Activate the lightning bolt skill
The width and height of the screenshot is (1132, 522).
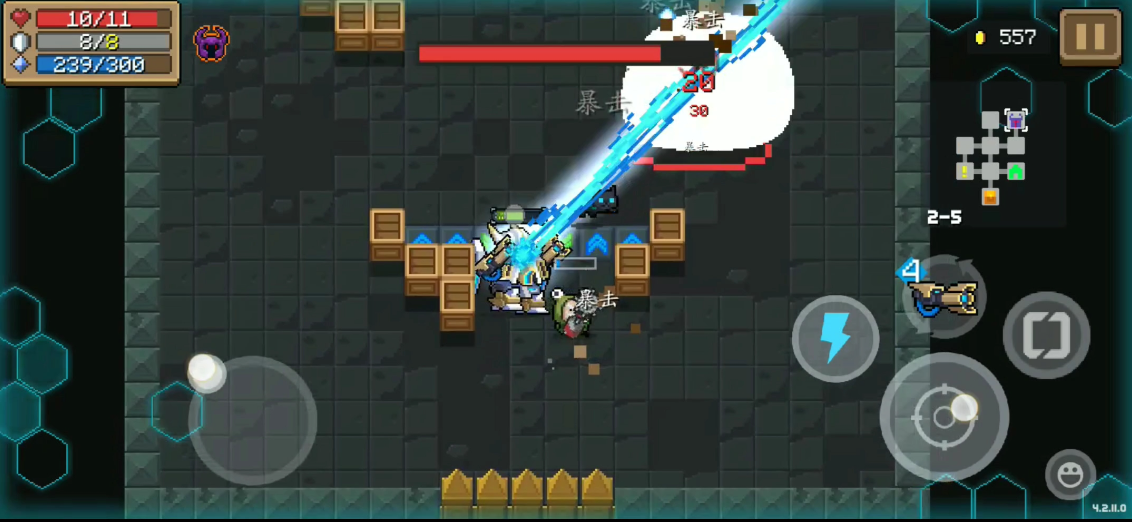coord(835,338)
